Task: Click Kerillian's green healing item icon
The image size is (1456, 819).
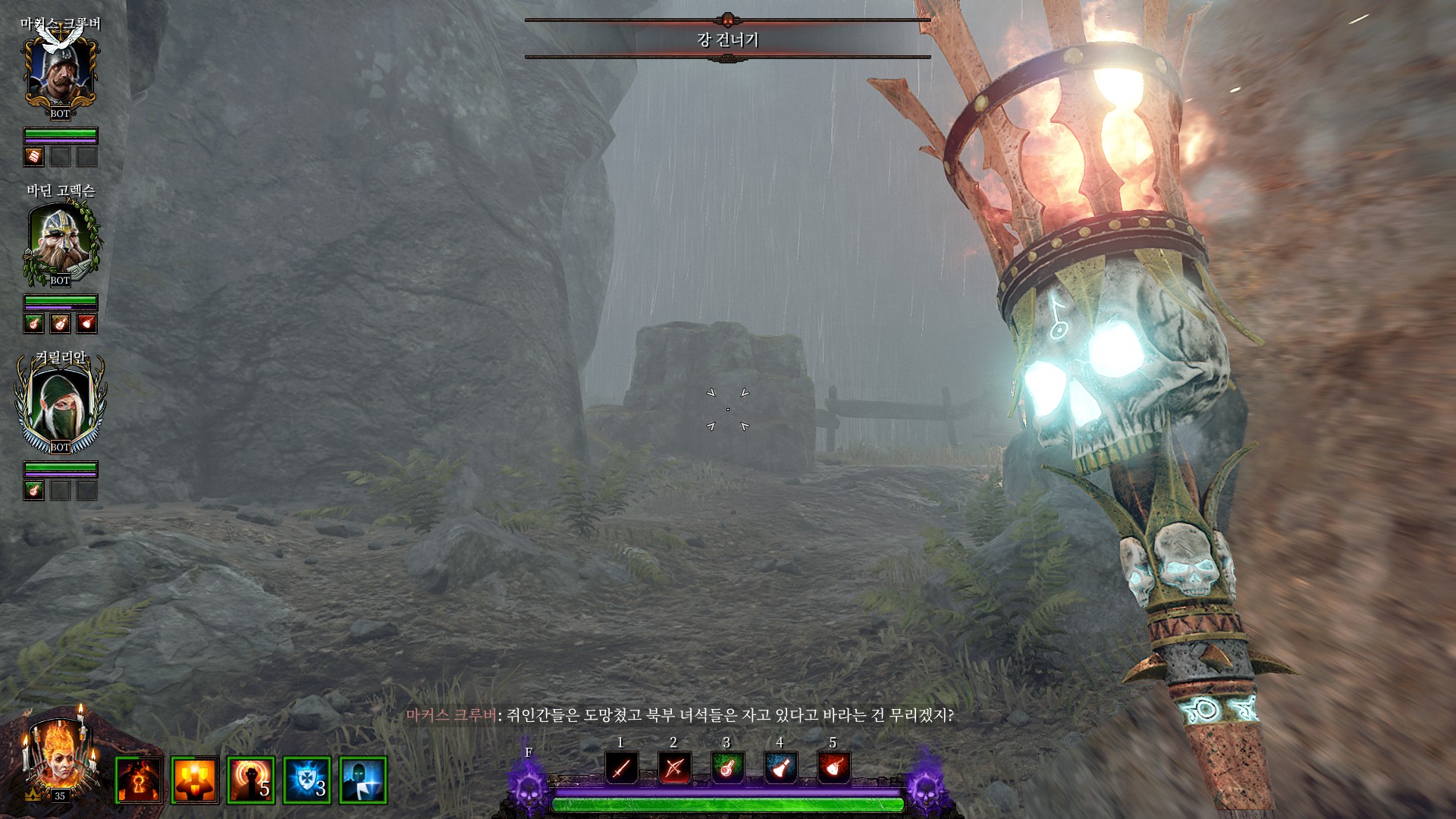Action: [x=34, y=491]
